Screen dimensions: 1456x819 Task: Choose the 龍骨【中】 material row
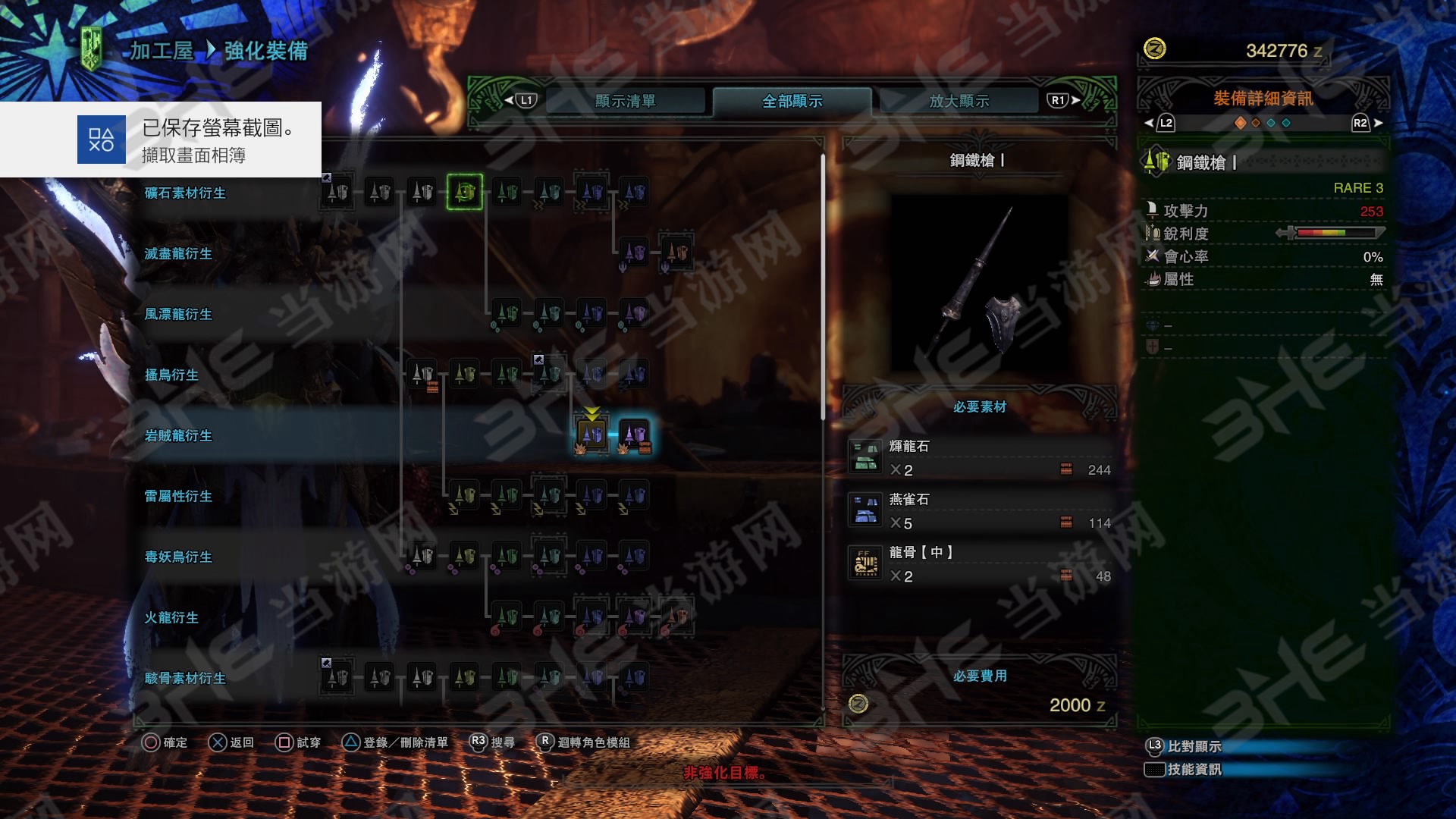[x=979, y=564]
